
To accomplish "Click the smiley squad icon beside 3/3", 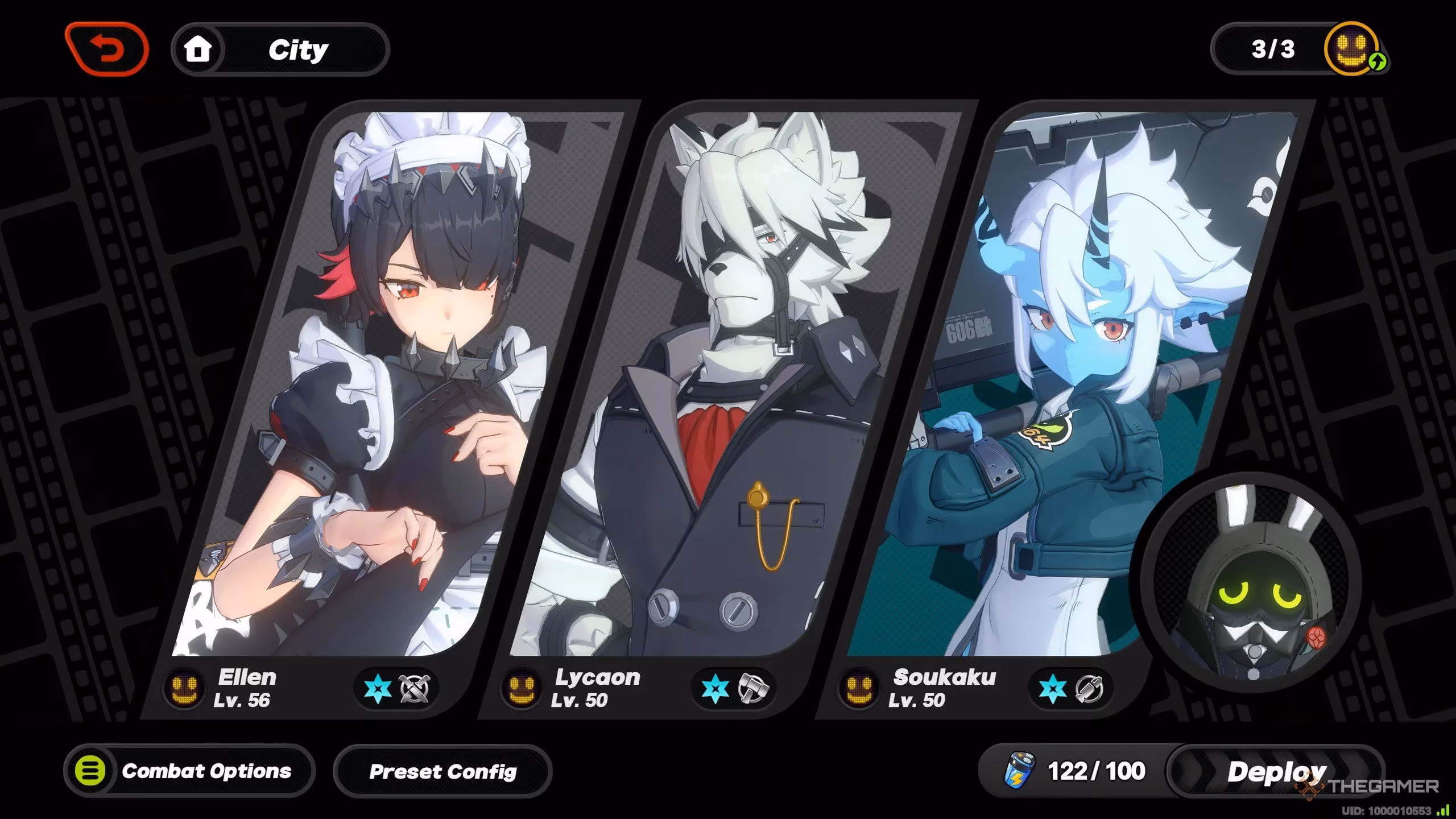I will click(x=1354, y=50).
